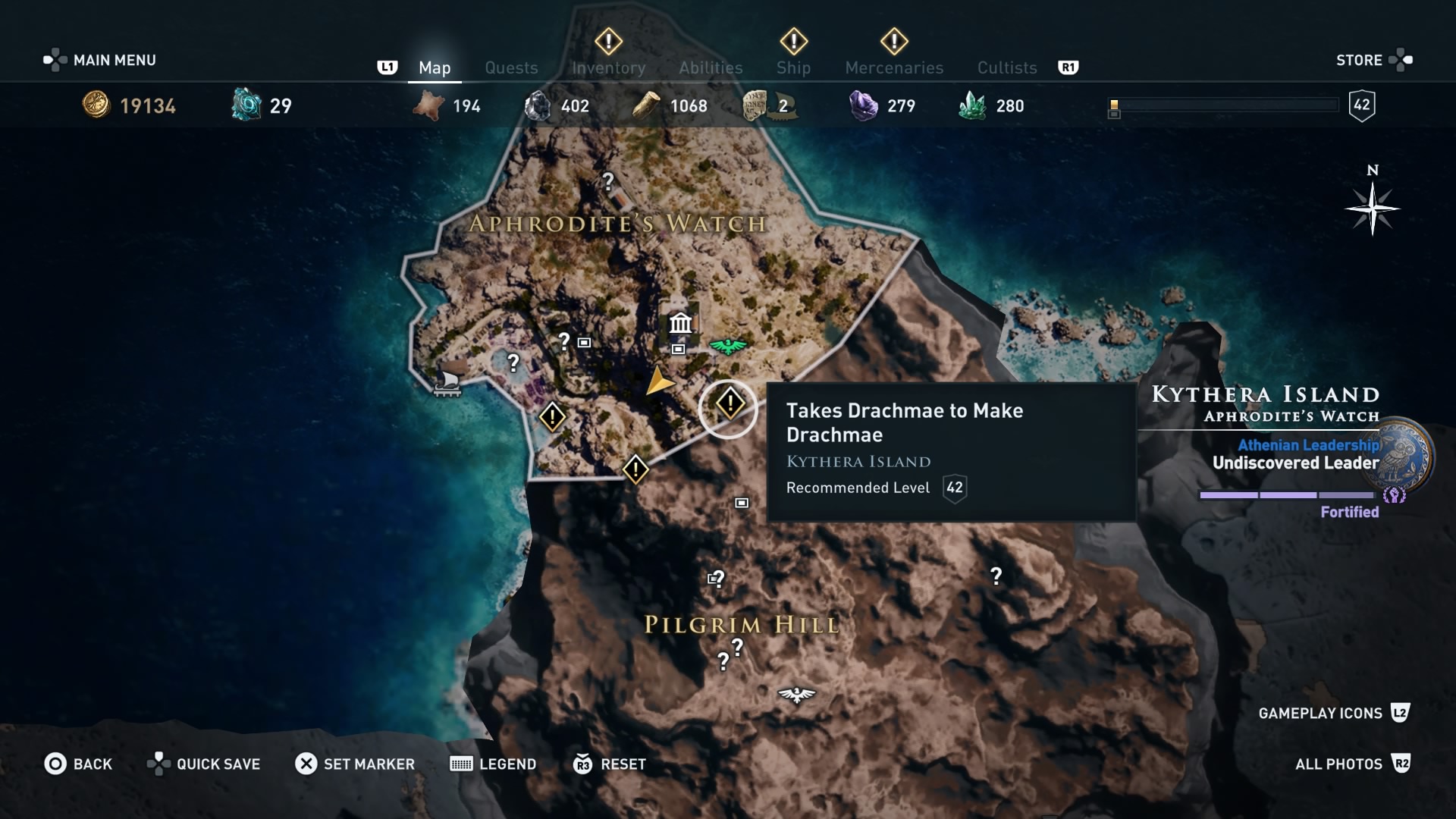Select the highlighted Takes Drachmae quest marker
1456x819 pixels.
(x=729, y=403)
